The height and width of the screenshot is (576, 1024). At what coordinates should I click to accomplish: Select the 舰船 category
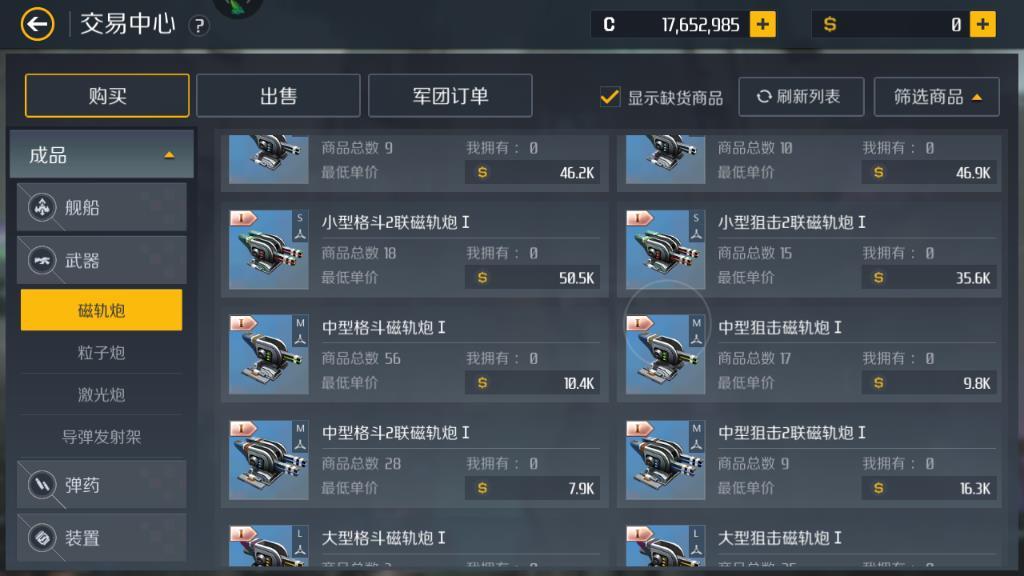pyautogui.click(x=101, y=208)
